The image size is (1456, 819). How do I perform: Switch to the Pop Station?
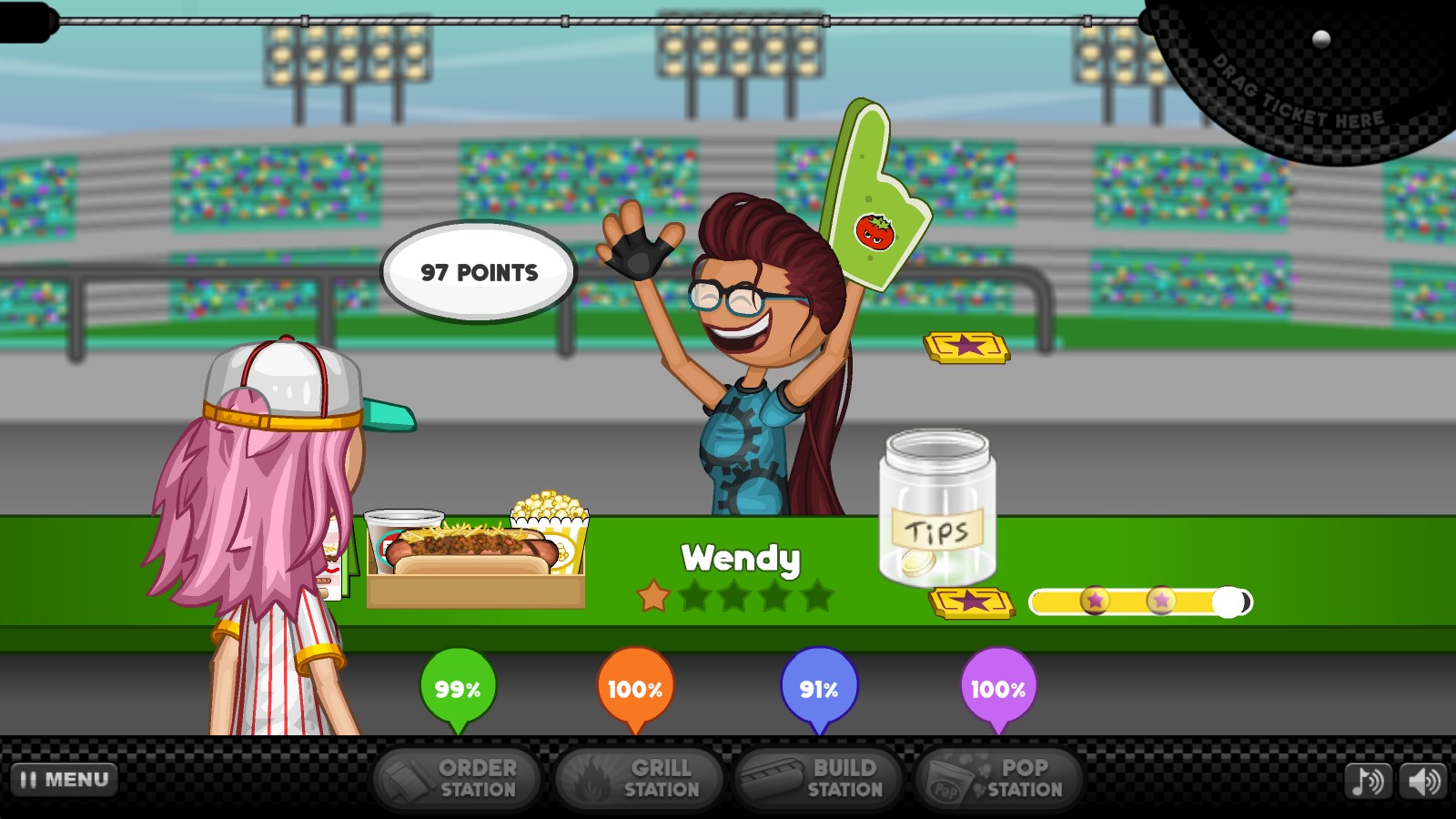(998, 779)
